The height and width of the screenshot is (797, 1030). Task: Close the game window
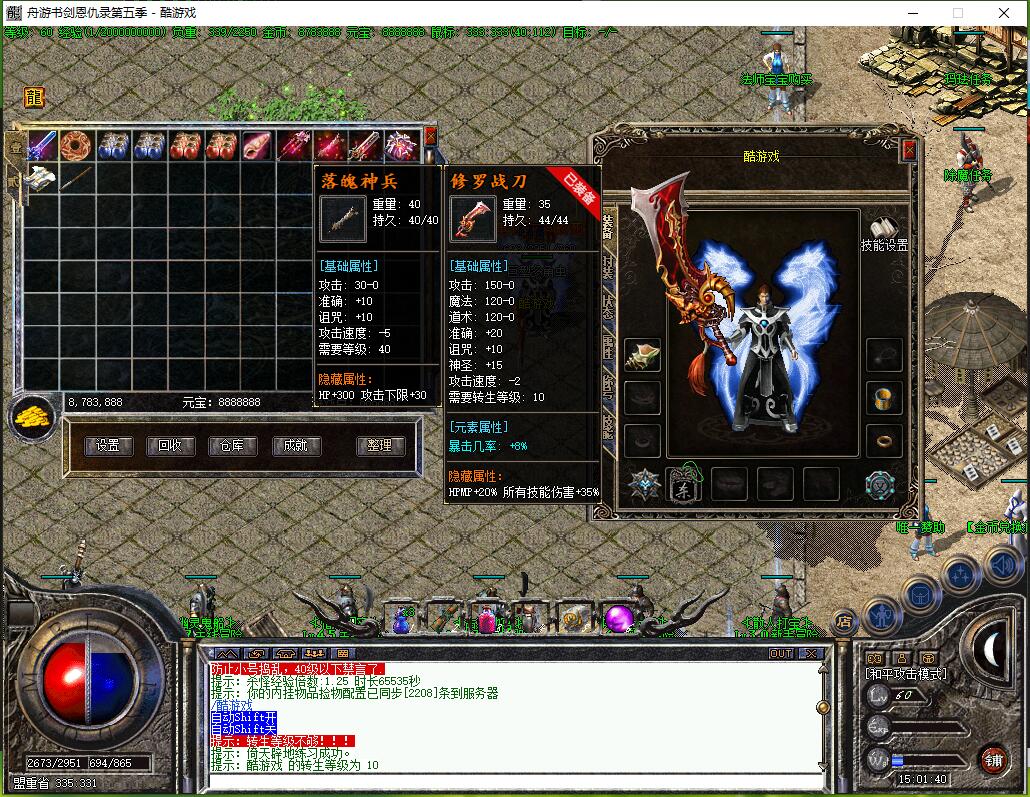pos(1004,13)
